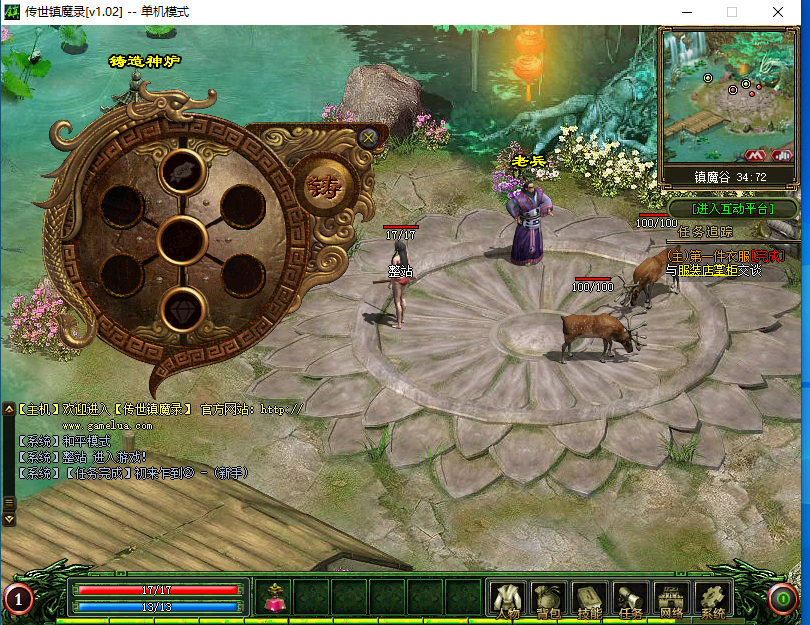Open the 任务 quest log
This screenshot has height=625, width=810.
coord(631,599)
